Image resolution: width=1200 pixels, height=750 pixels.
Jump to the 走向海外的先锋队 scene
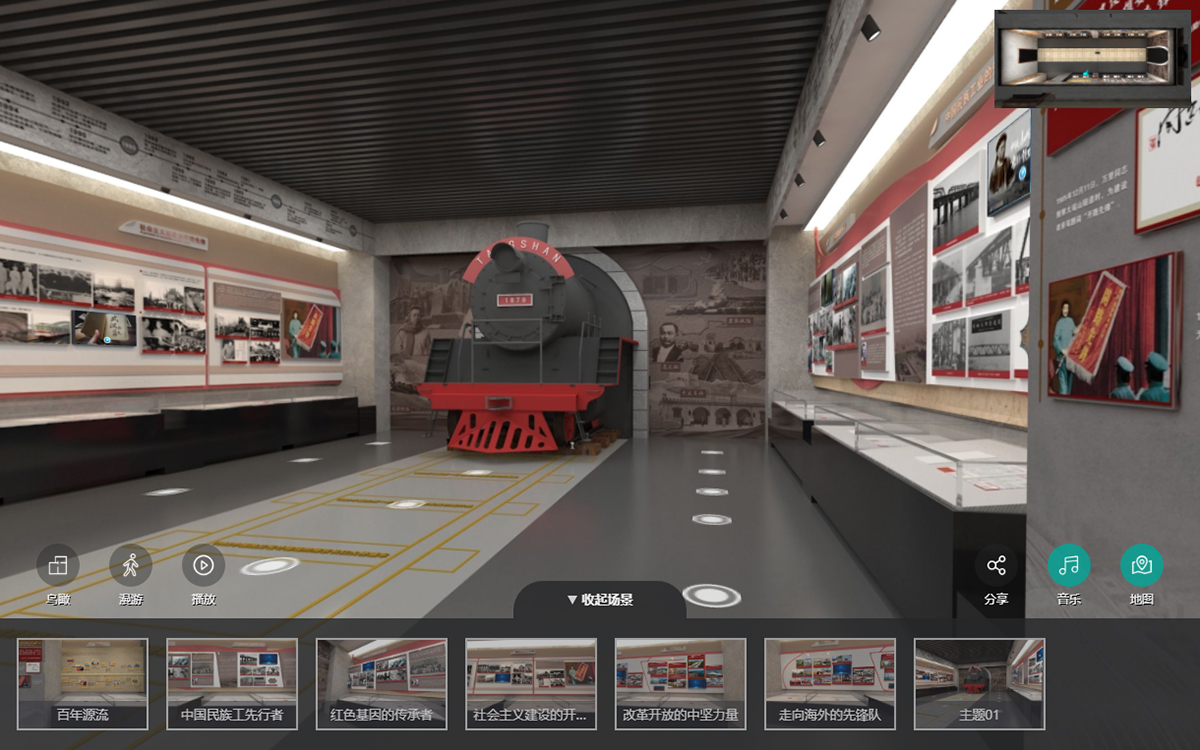click(x=830, y=684)
